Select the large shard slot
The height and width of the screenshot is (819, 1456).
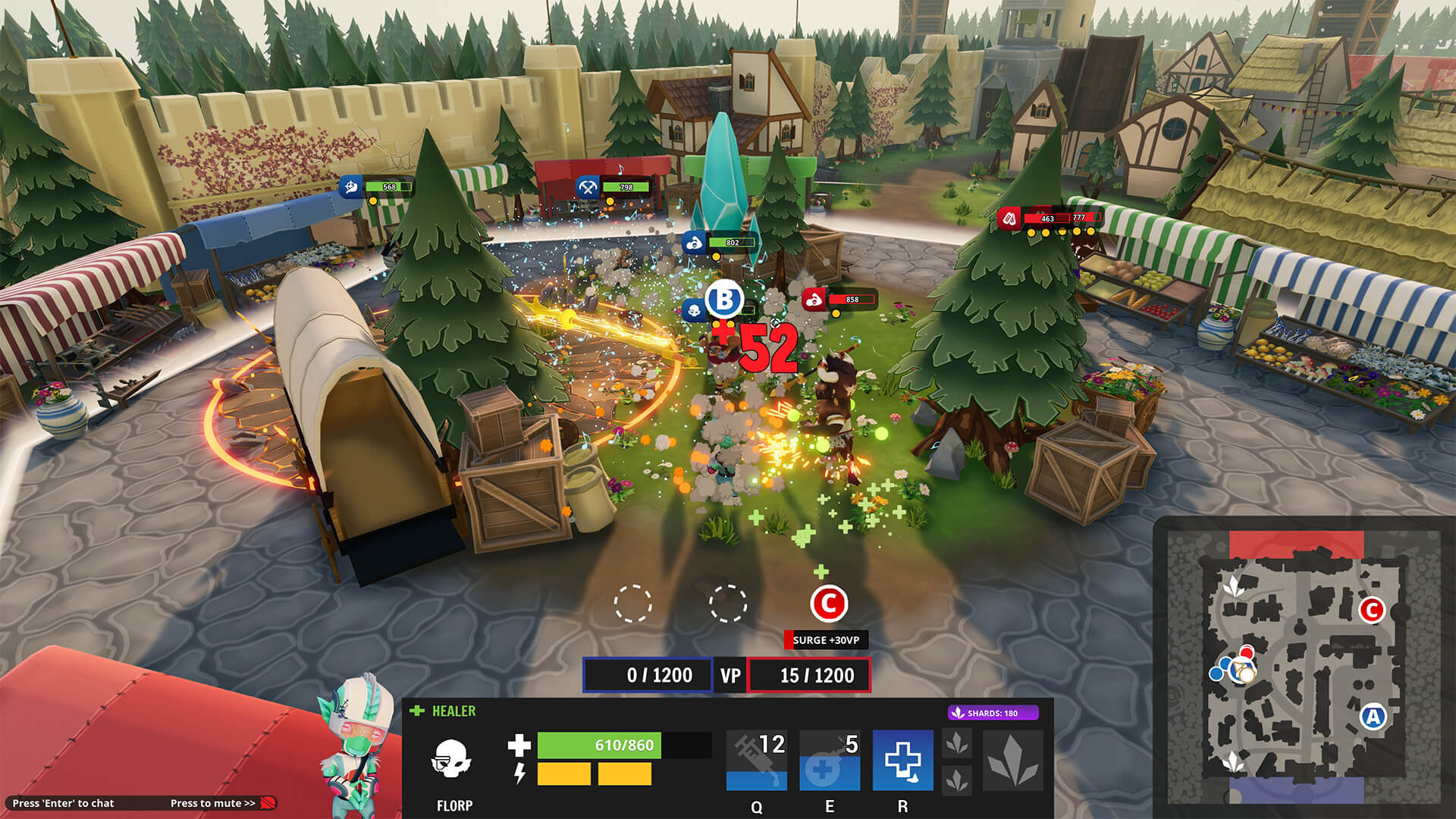1012,761
